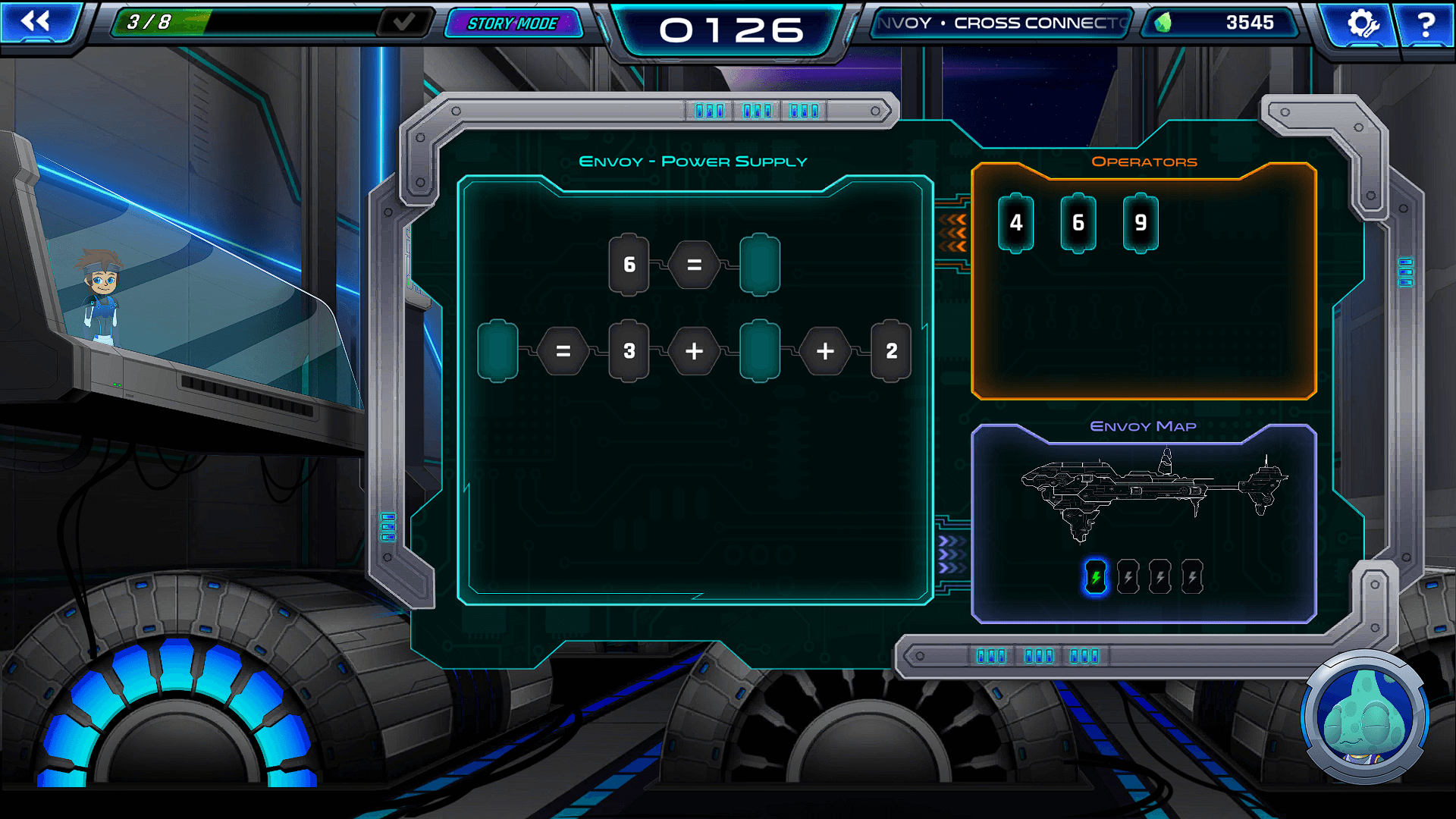
Task: Choose the number 9 operator tile
Action: click(x=1141, y=223)
